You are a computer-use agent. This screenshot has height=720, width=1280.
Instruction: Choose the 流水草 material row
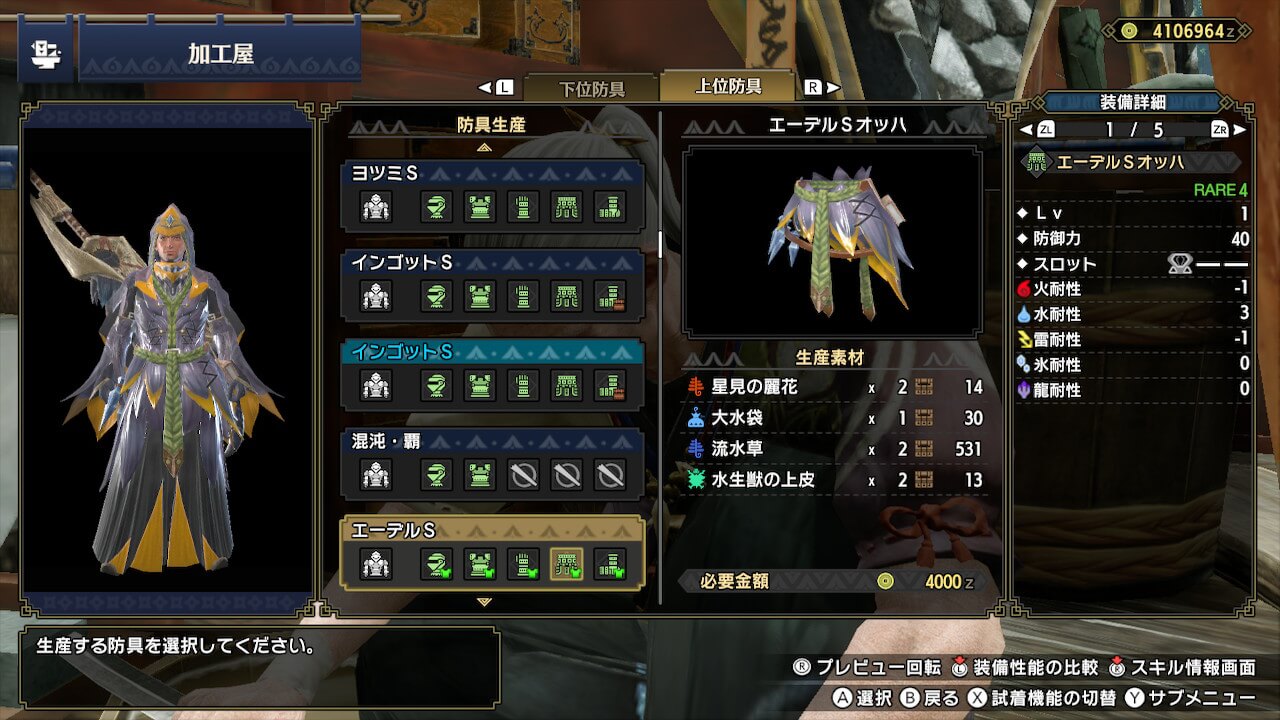coord(835,449)
